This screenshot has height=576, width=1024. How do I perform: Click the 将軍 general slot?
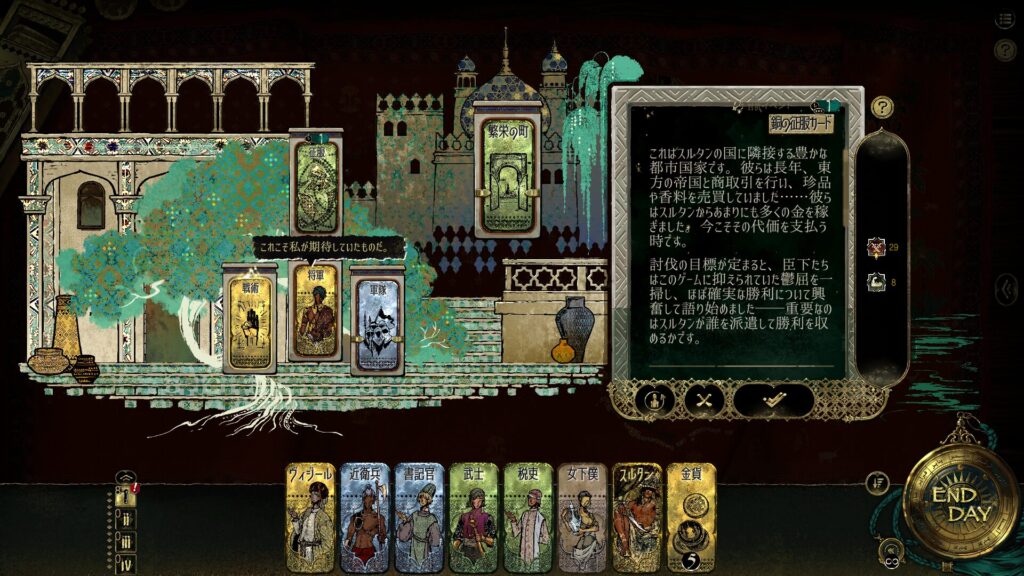(313, 312)
